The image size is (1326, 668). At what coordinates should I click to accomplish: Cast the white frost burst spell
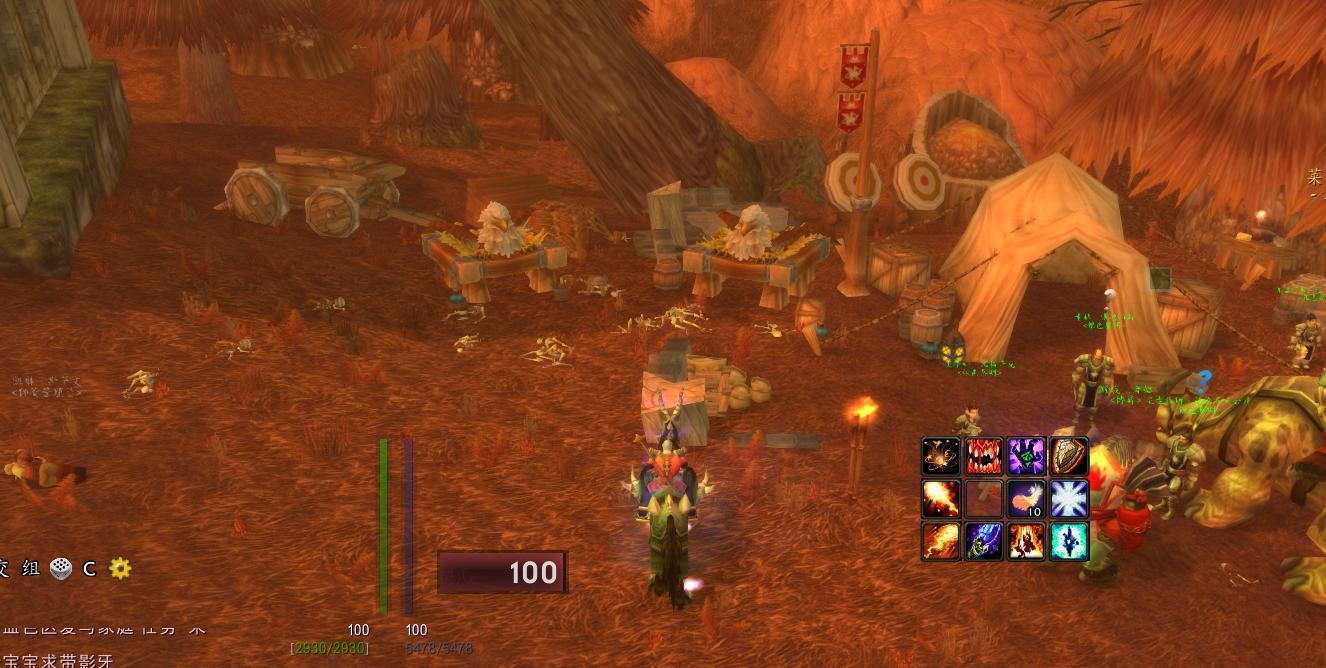[1069, 498]
